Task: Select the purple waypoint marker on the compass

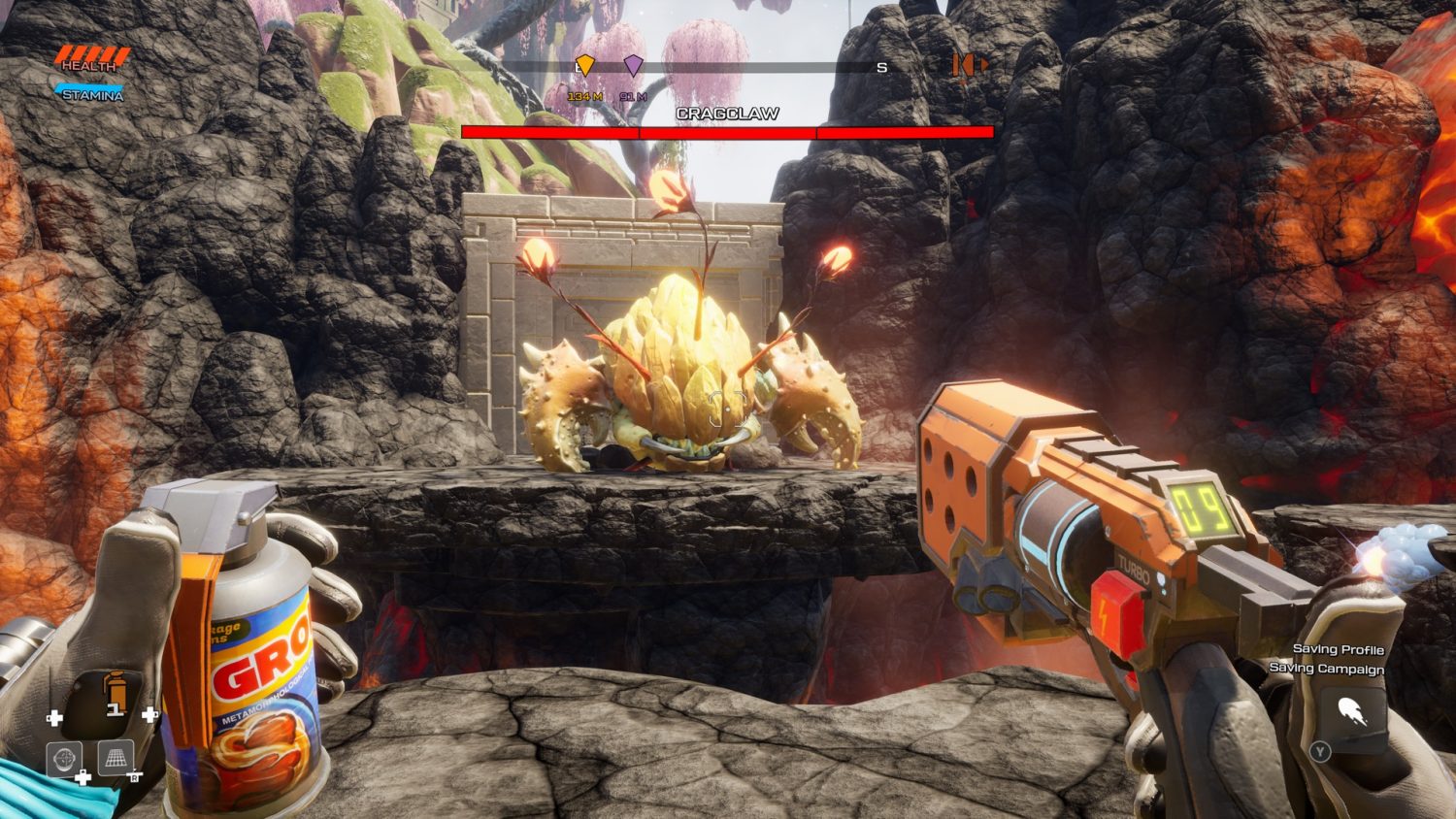Action: [x=633, y=66]
